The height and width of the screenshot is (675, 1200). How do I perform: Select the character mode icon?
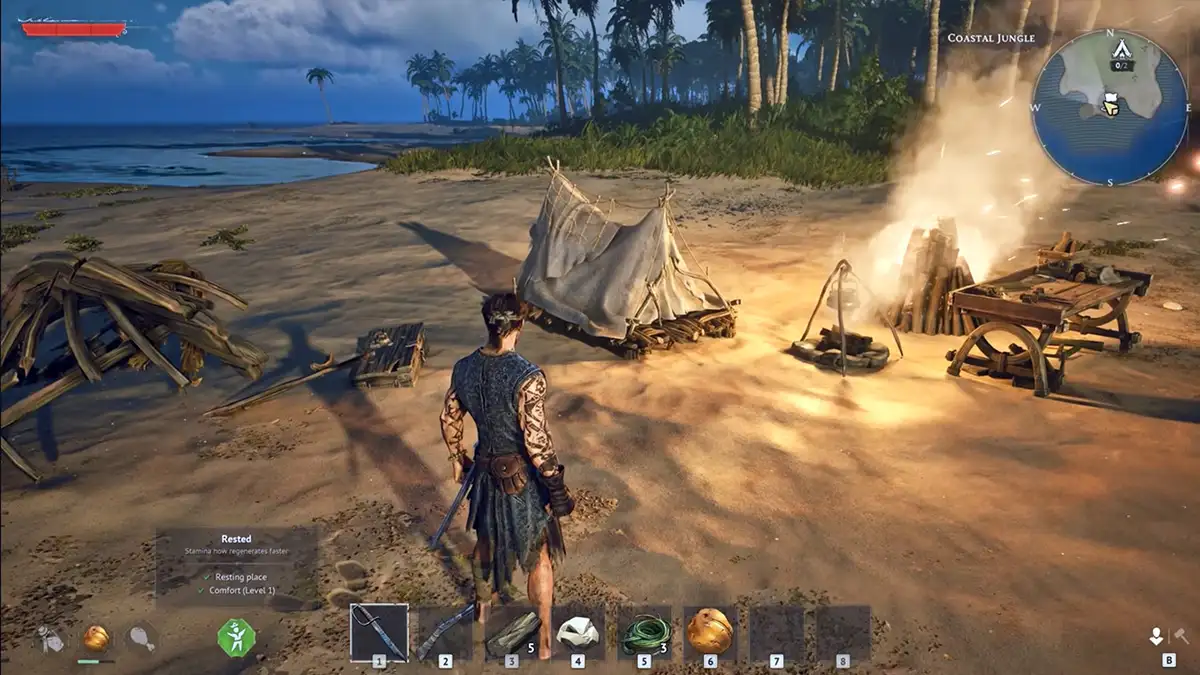click(x=1157, y=635)
